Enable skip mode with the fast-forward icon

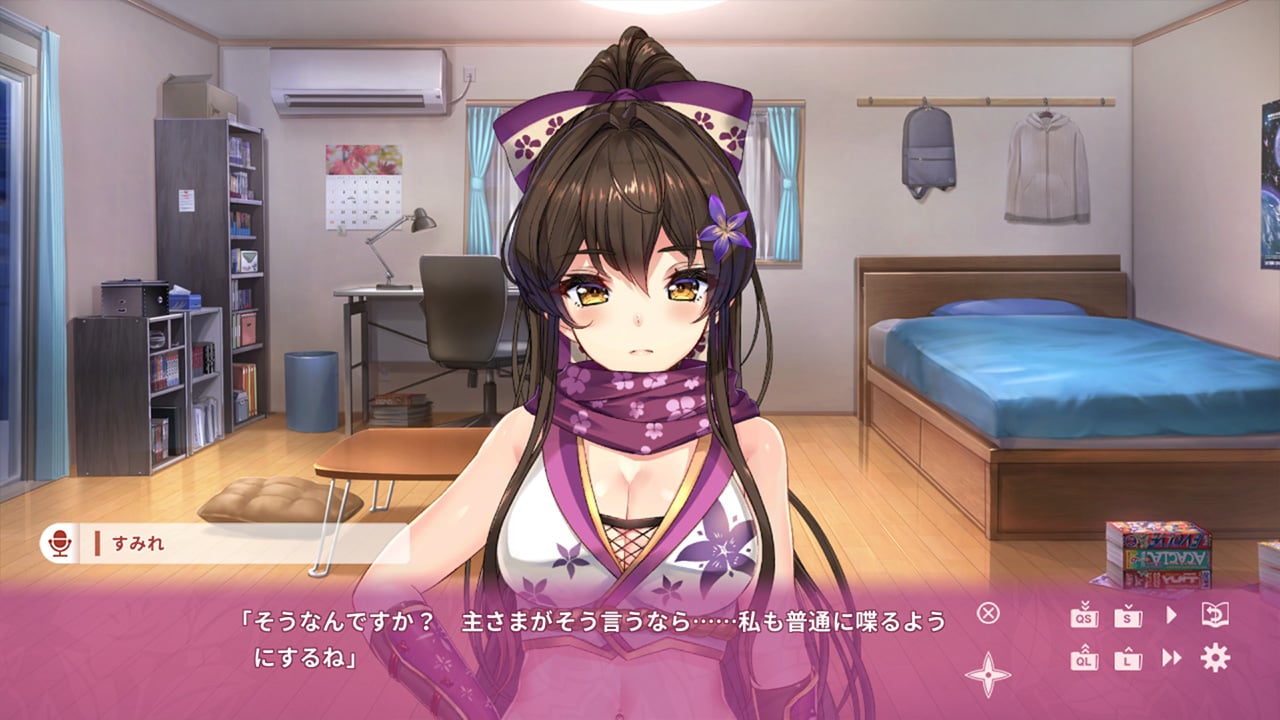tap(1170, 658)
